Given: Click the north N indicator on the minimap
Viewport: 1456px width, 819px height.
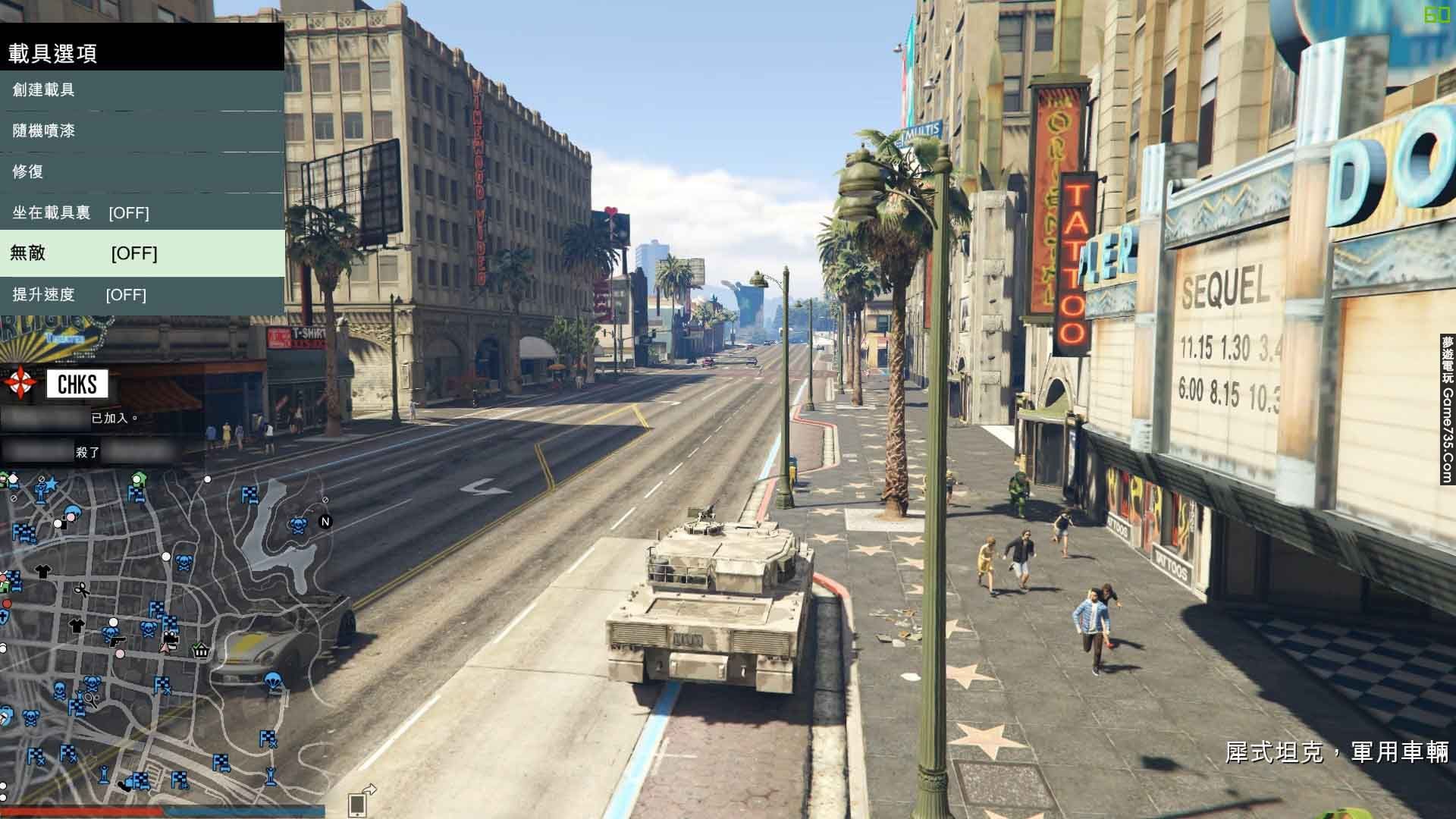Looking at the screenshot, I should coord(325,521).
